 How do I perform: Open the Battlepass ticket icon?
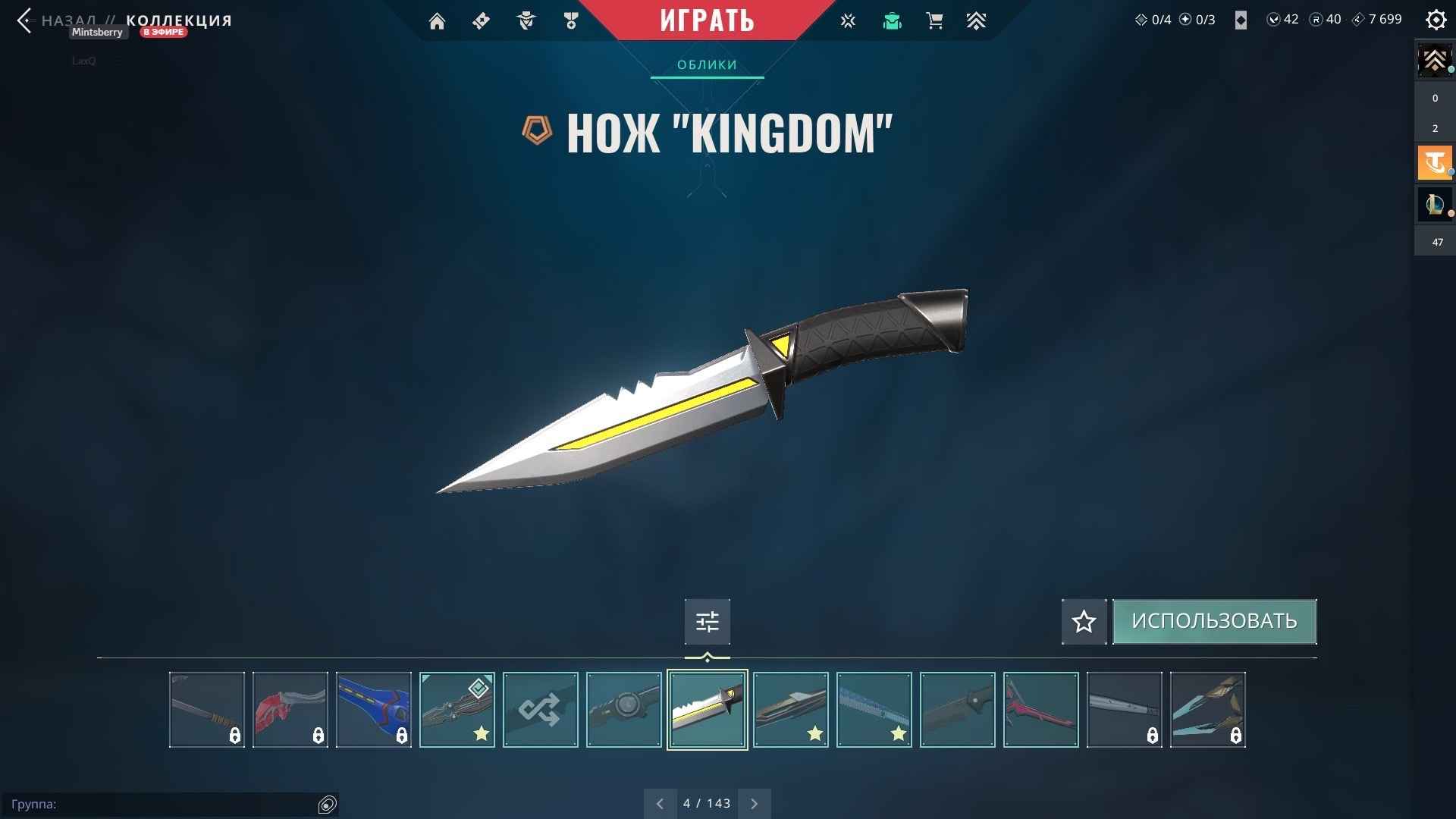[482, 20]
